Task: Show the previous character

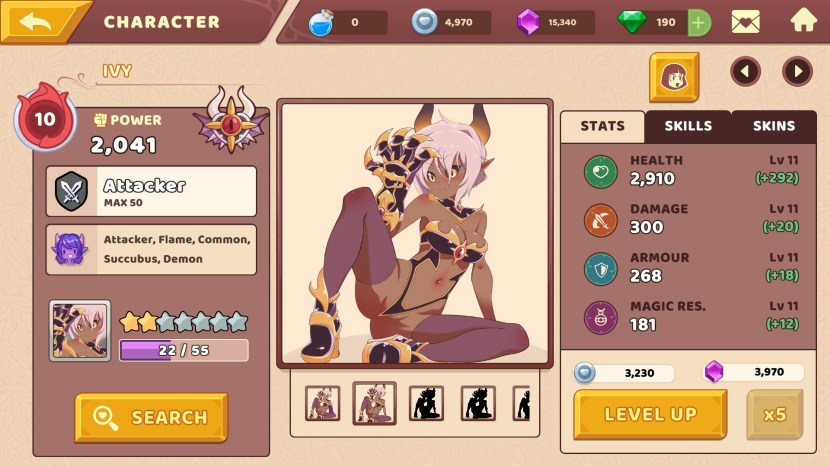Action: 745,71
